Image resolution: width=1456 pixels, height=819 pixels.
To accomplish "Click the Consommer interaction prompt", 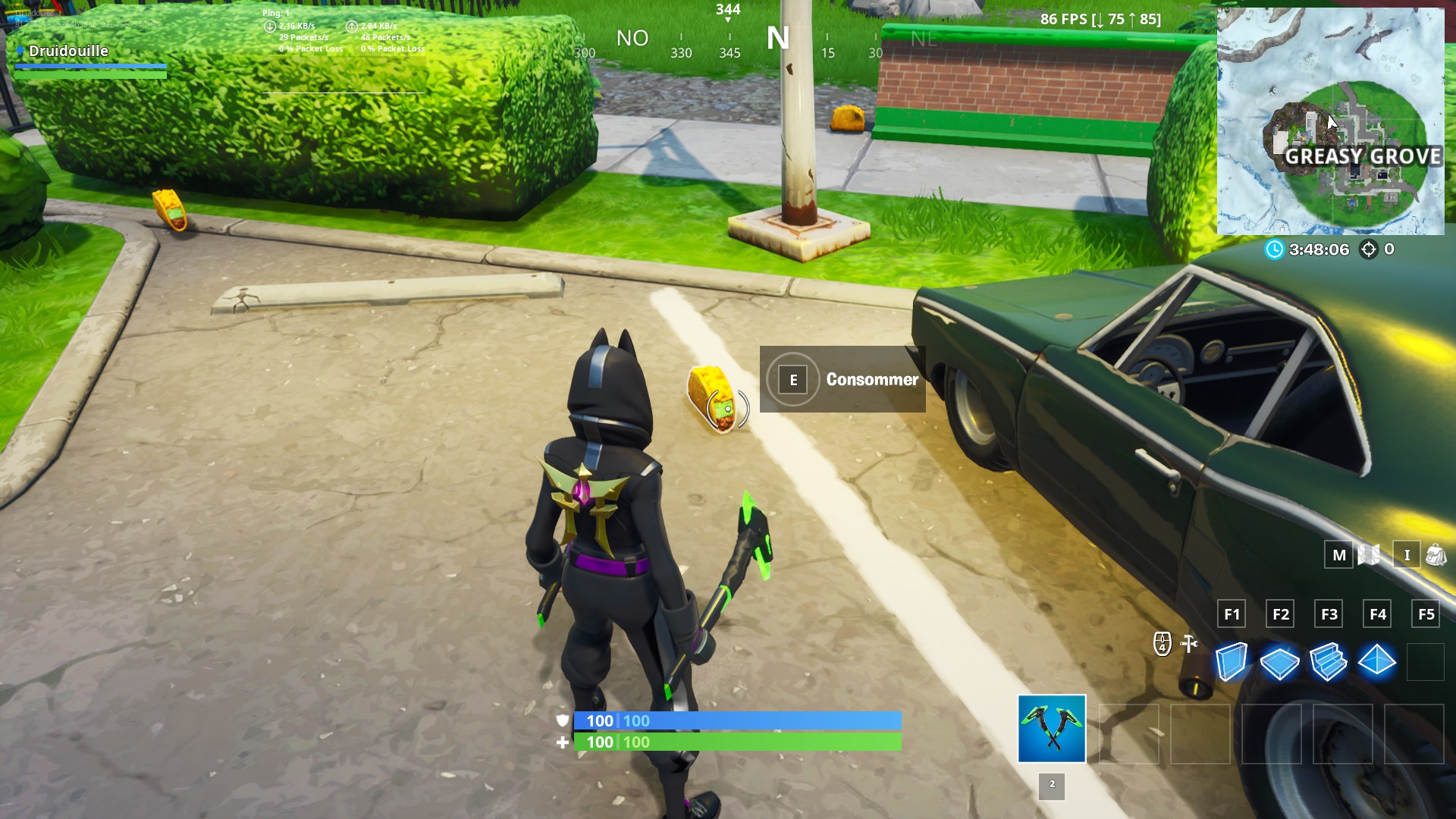I will point(872,380).
